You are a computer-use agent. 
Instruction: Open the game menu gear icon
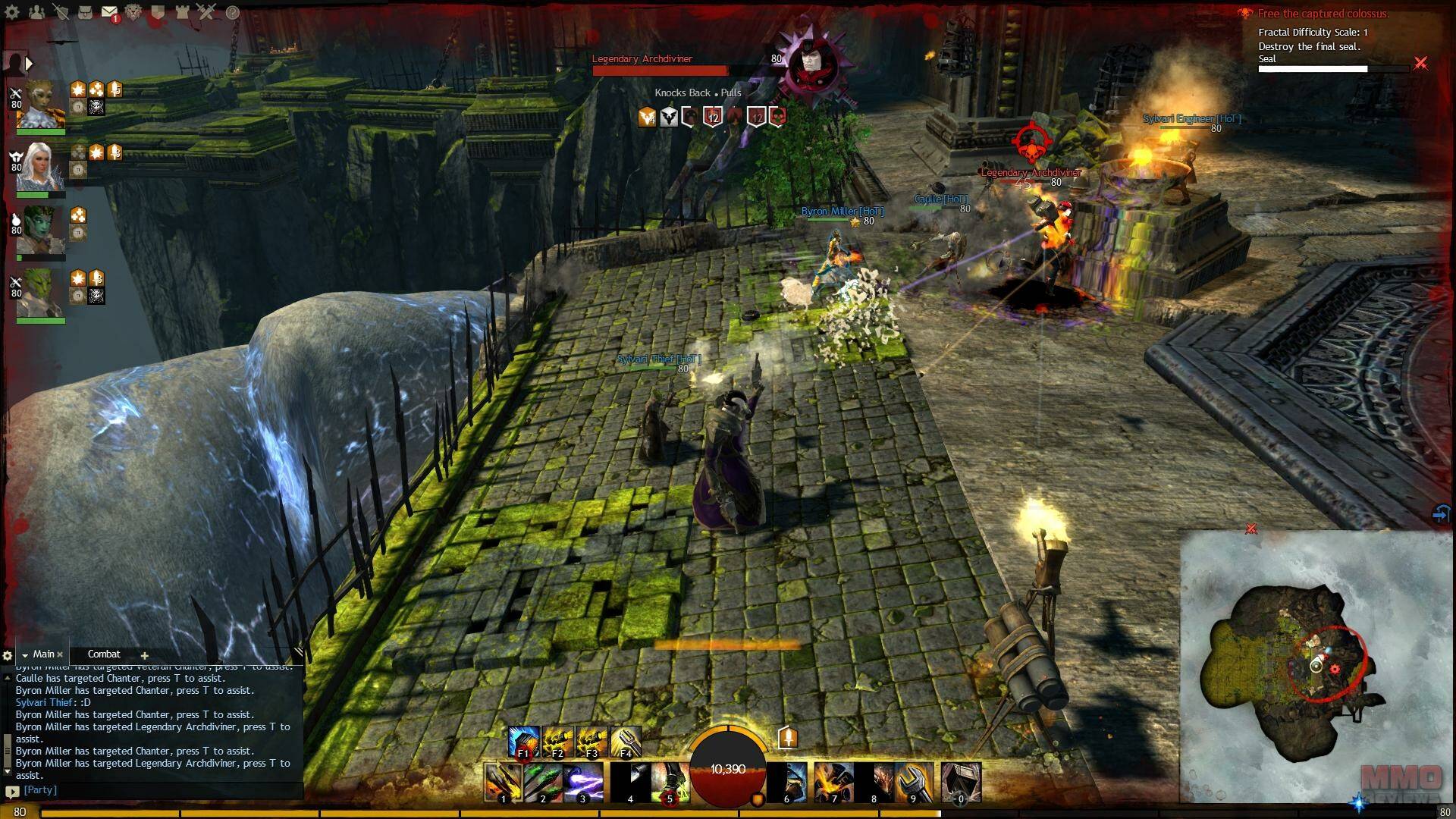(x=12, y=12)
